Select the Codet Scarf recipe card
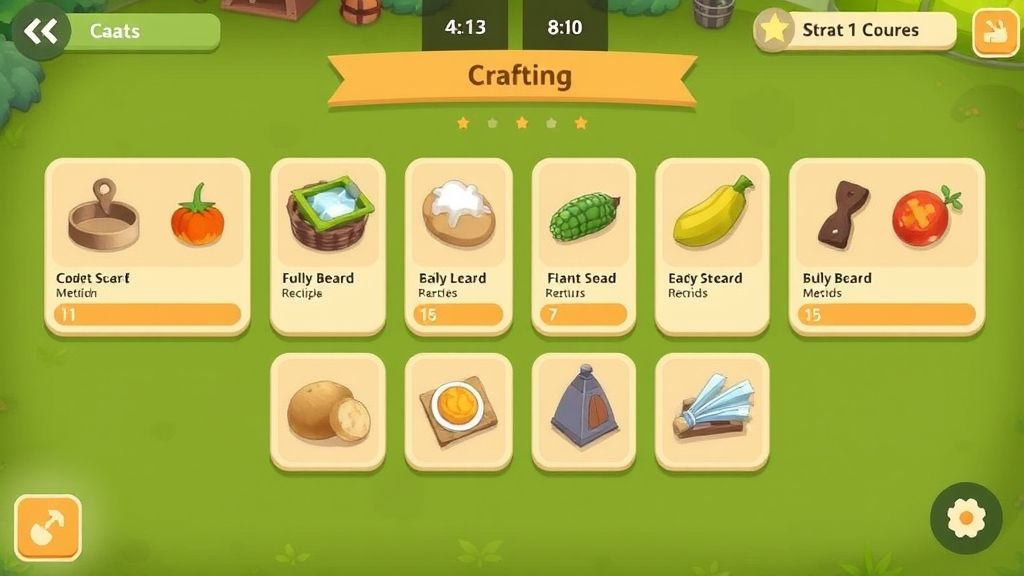Screen dimensions: 1024x576 (147, 246)
